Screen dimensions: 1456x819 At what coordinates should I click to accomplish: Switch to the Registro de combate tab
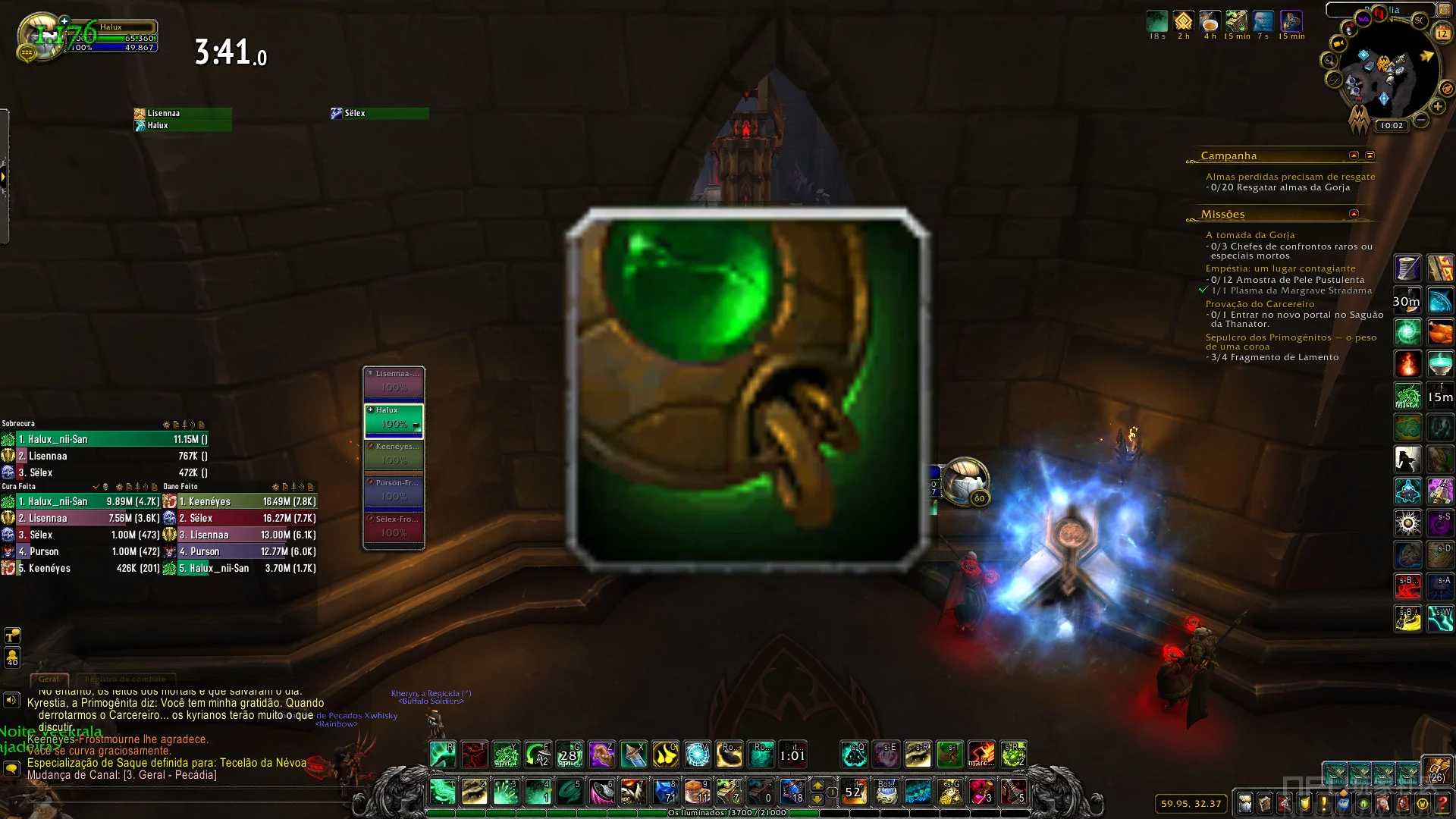tap(125, 679)
